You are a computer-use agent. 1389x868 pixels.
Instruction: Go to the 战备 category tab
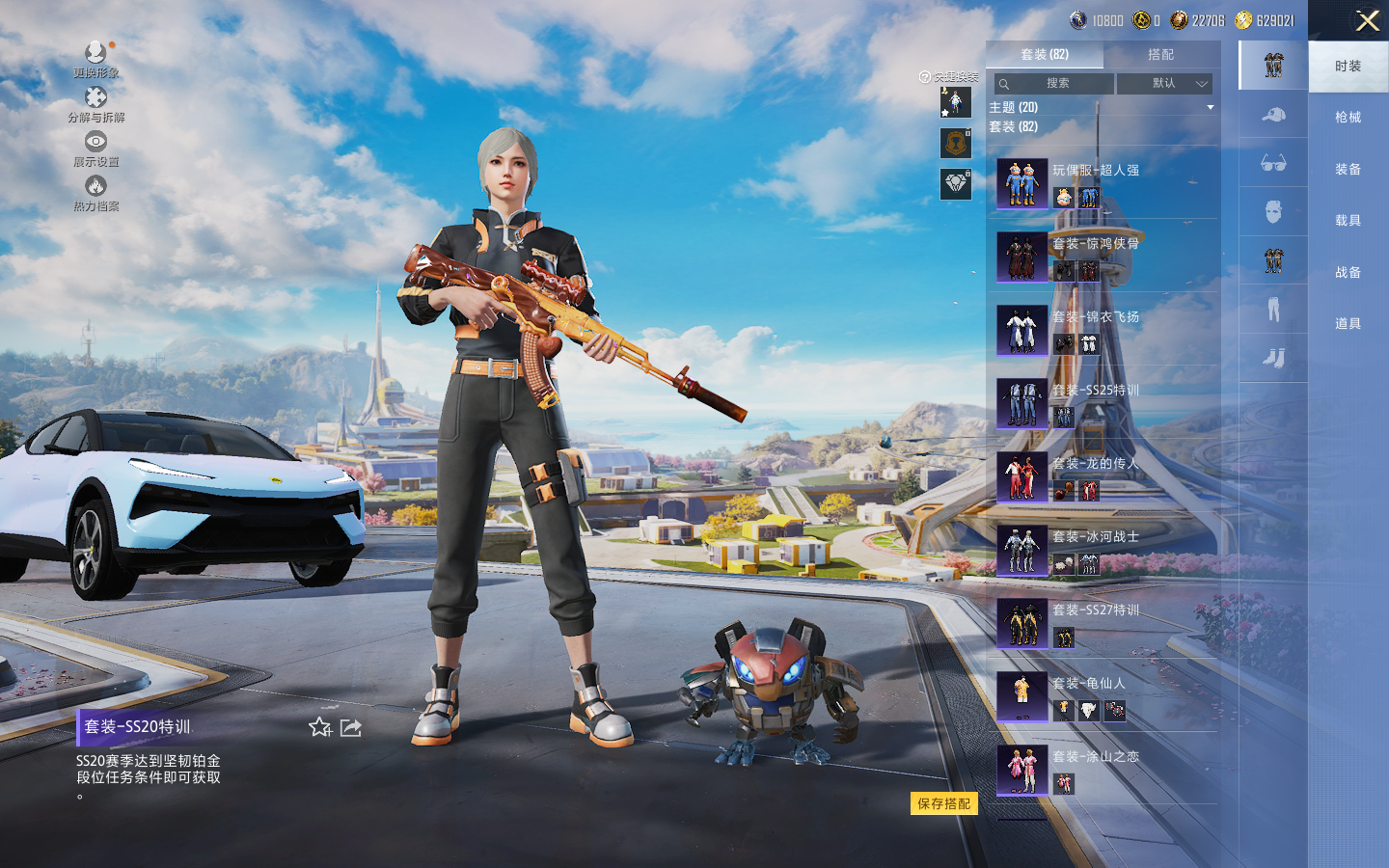coord(1348,273)
